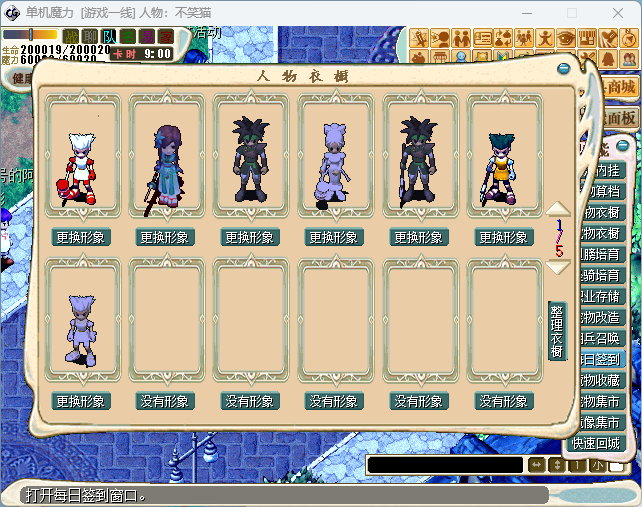Toggle the 战 battle mode button

[x=73, y=36]
